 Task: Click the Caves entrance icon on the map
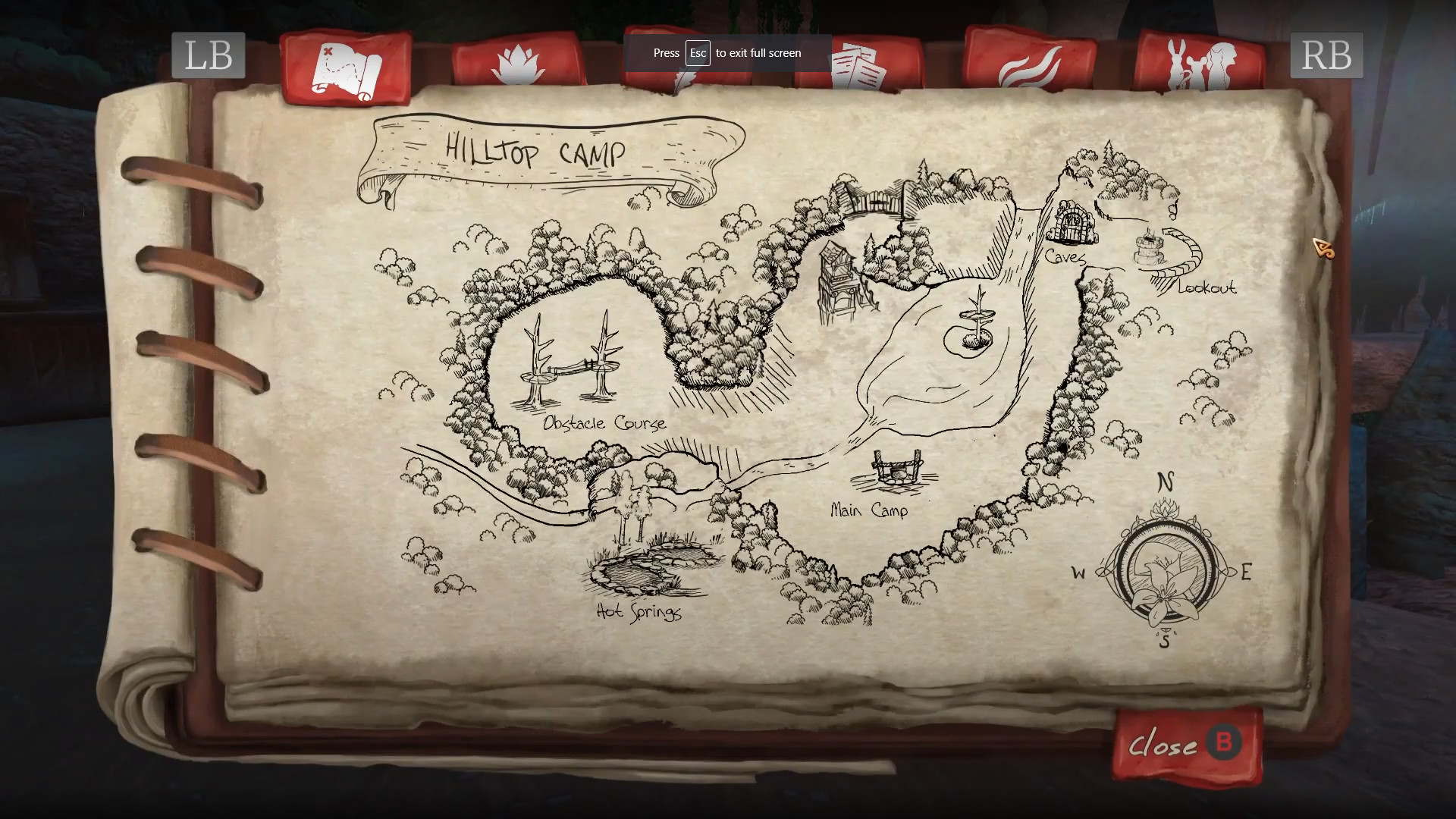point(1073,220)
